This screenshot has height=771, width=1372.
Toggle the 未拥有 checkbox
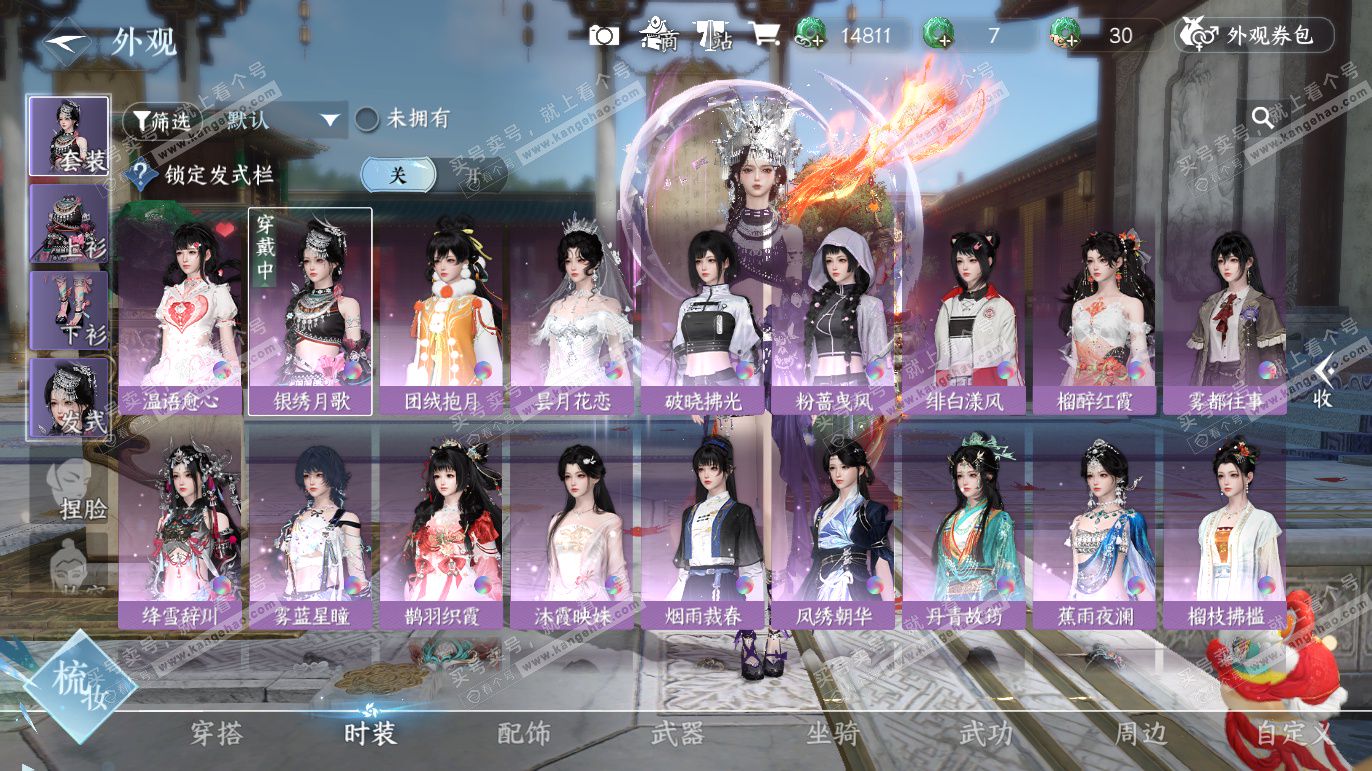pos(368,119)
